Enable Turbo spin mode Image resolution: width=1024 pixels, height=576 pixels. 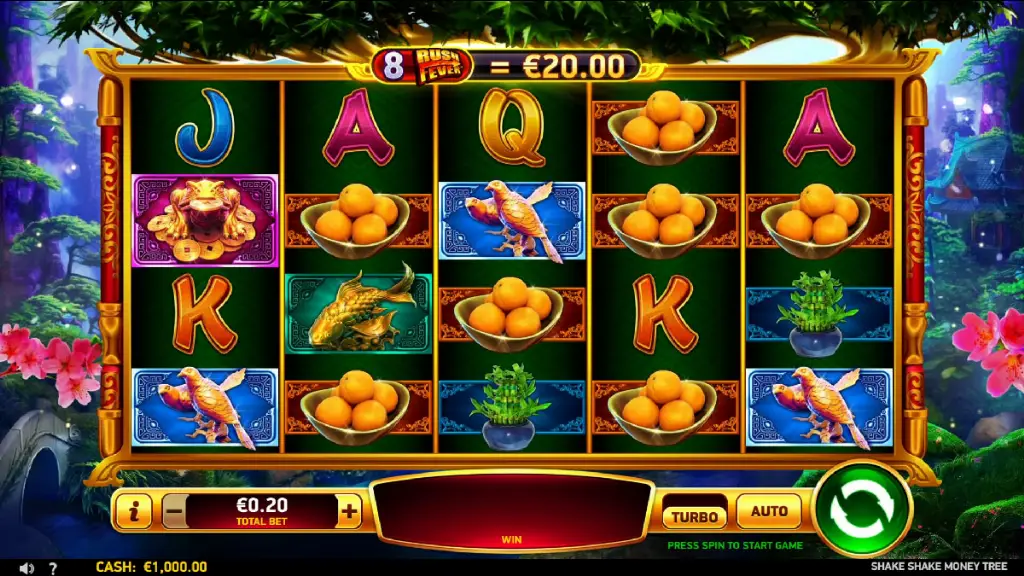695,516
